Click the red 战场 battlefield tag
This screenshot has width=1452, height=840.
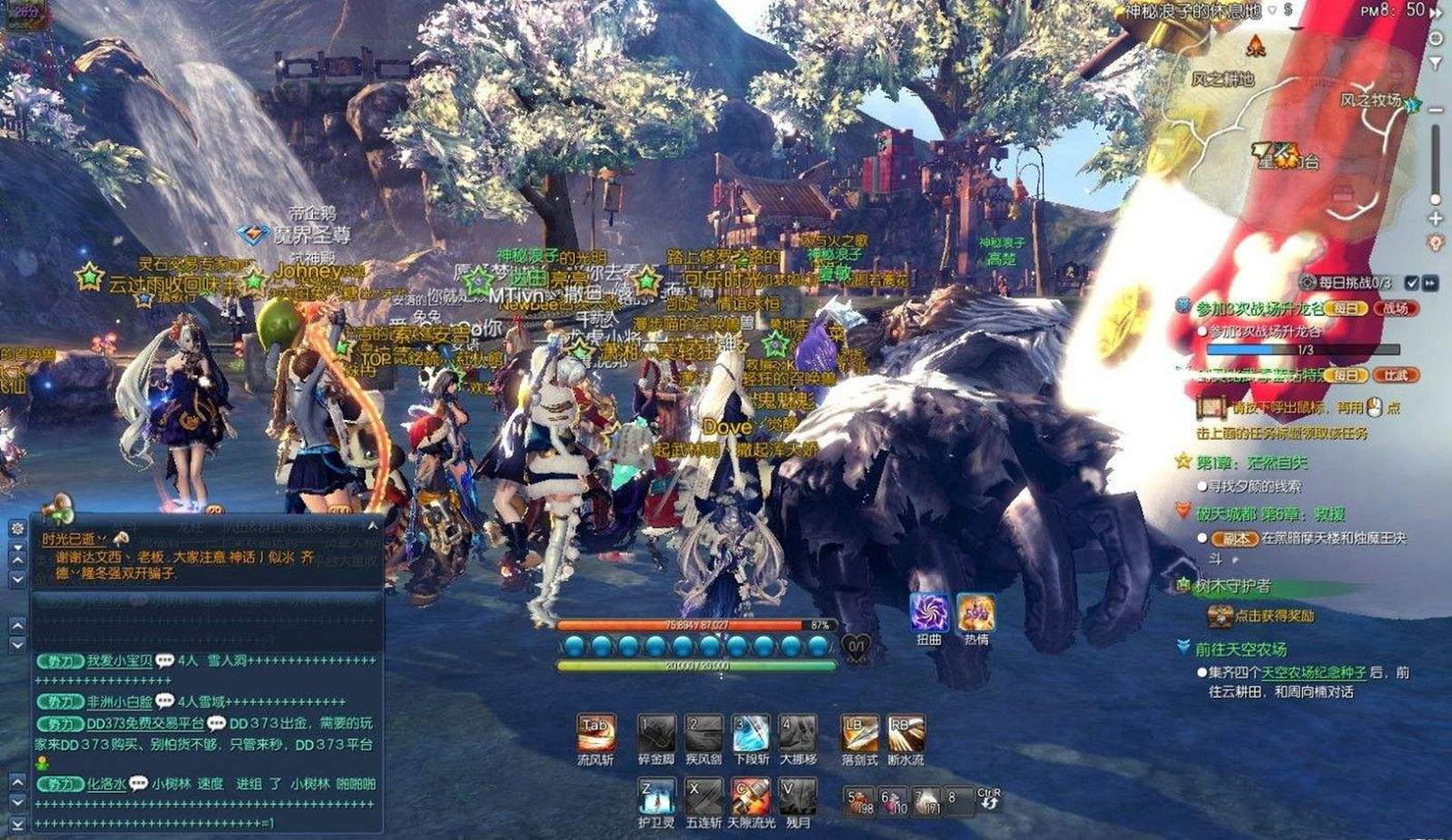tap(1395, 308)
